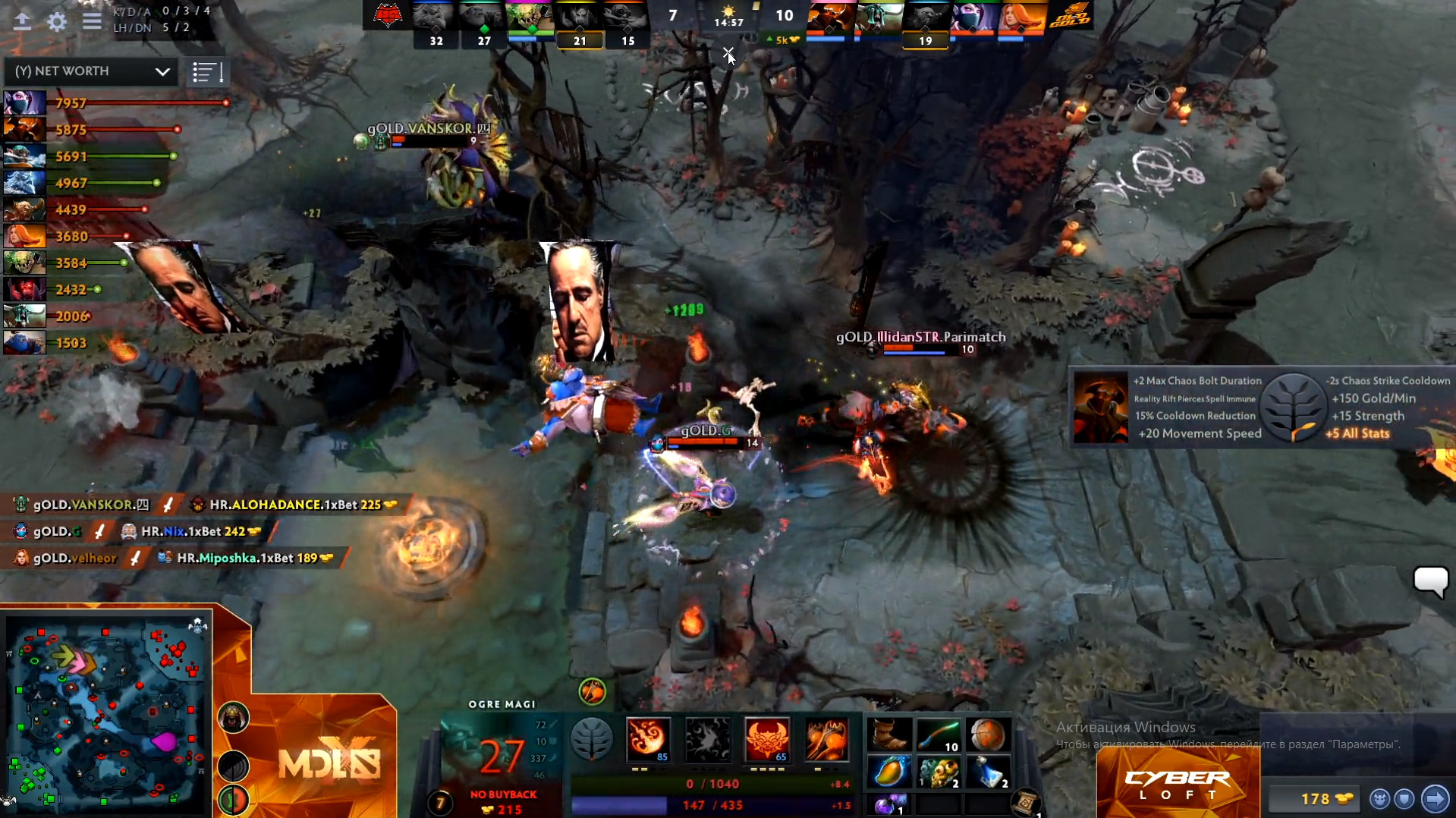
Task: Click the arrow button in bottom-right corner
Action: (x=1435, y=798)
